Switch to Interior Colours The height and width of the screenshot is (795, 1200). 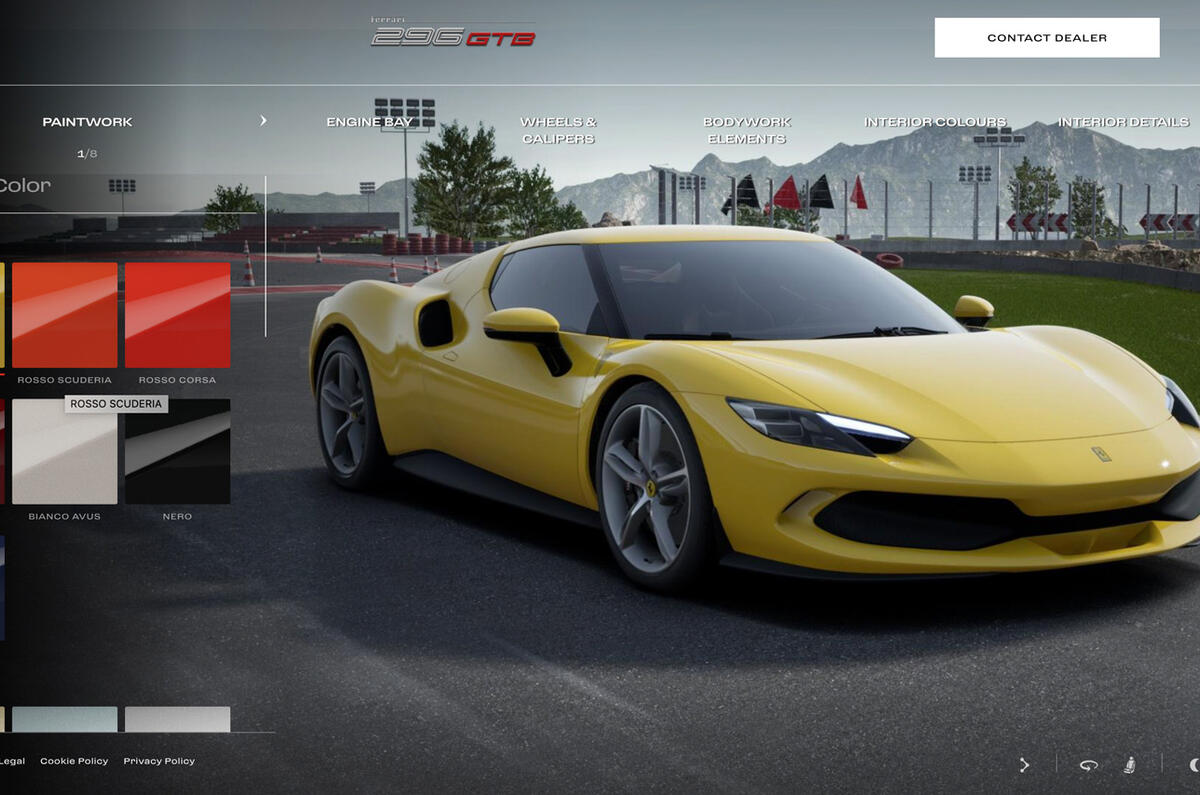point(935,122)
